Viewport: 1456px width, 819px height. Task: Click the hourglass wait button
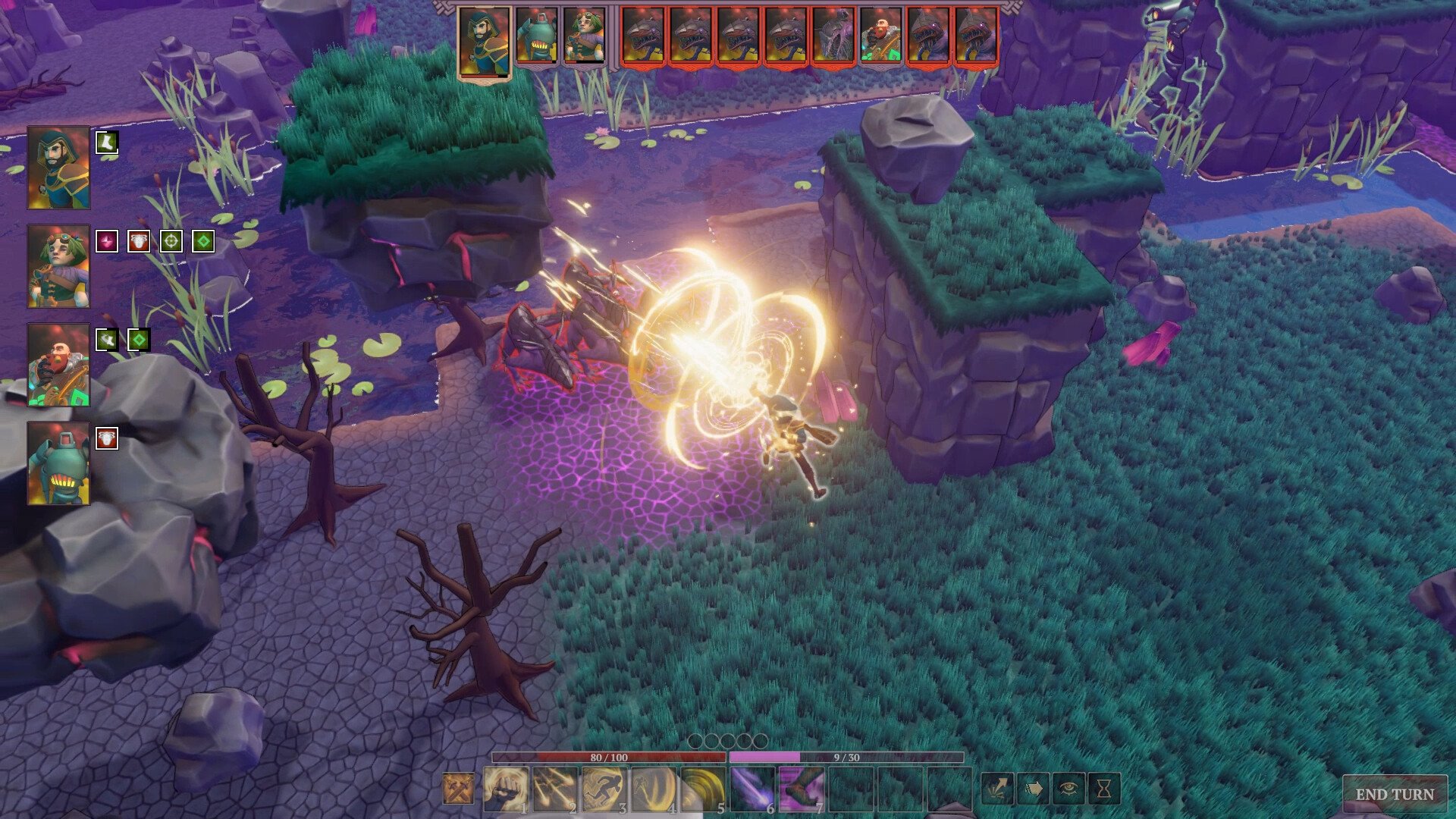[1104, 789]
